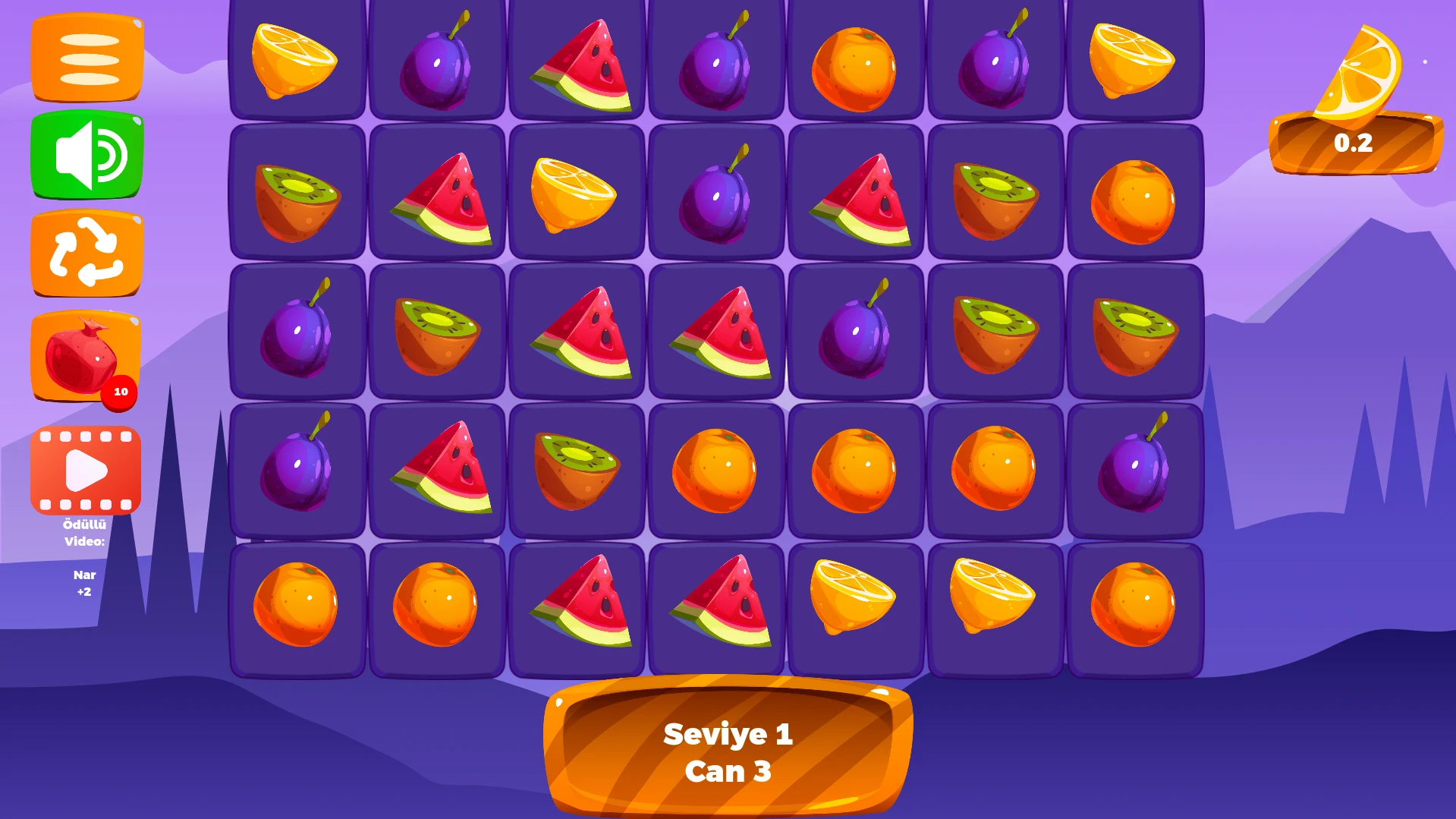Play the rewarded video for bonus pomegranates
This screenshot has height=819, width=1456.
coord(86,471)
